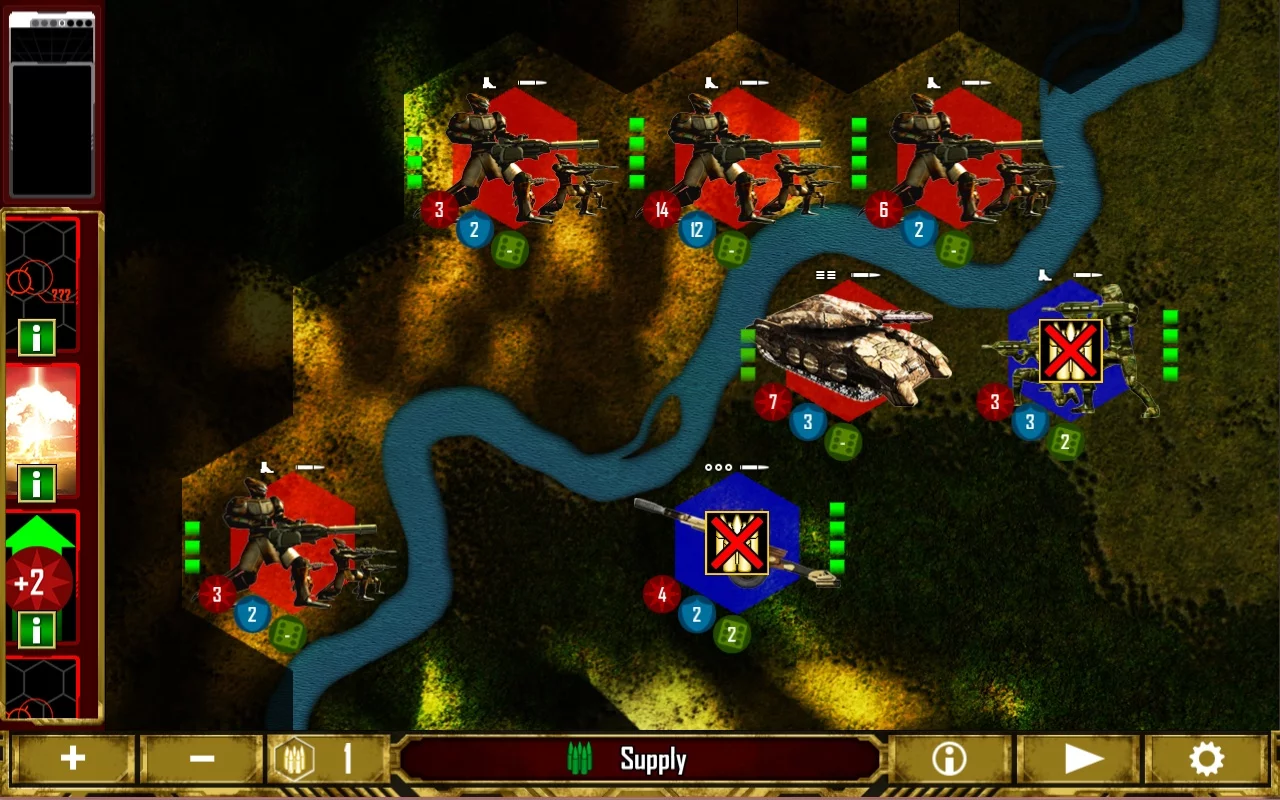
Task: Open info with the circled i button
Action: [x=948, y=758]
